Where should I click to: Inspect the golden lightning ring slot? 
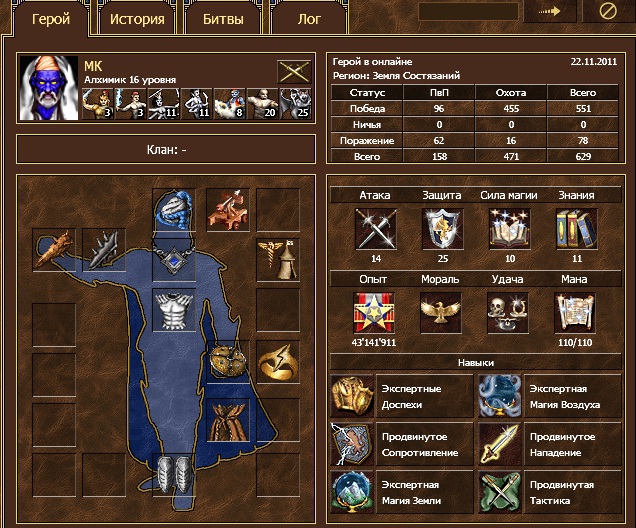277,361
